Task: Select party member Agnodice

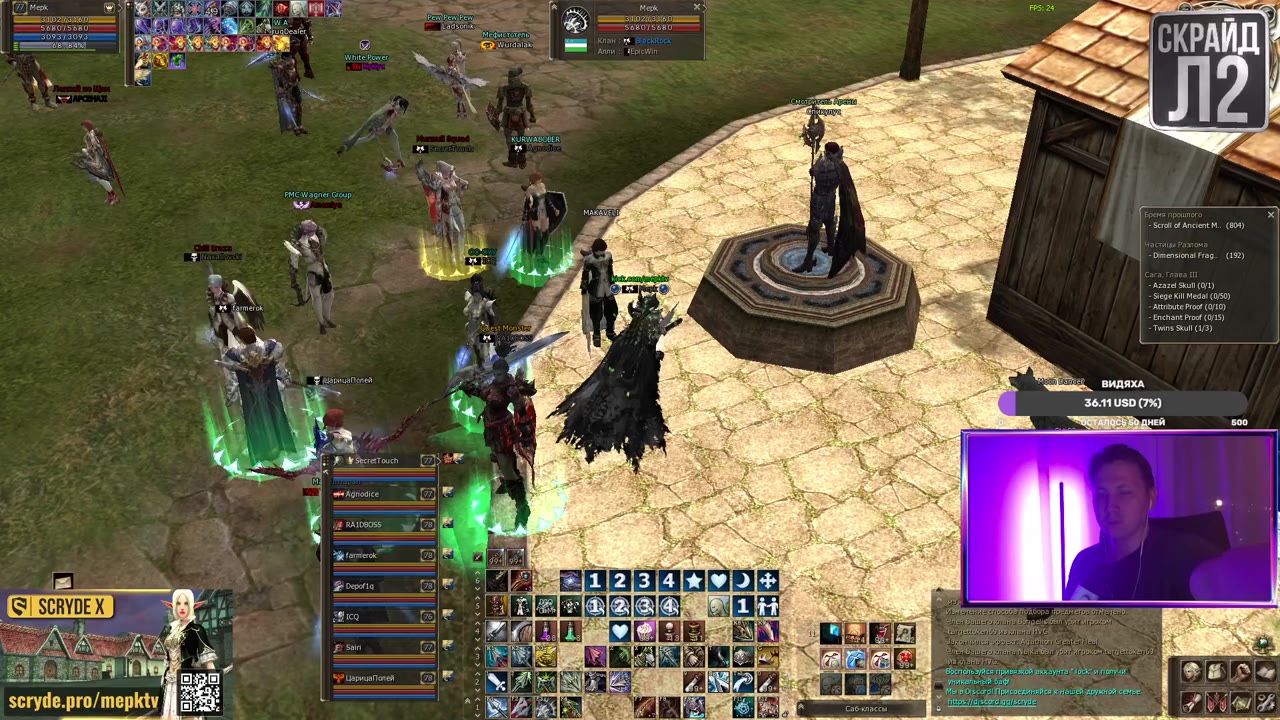Action: tap(363, 494)
